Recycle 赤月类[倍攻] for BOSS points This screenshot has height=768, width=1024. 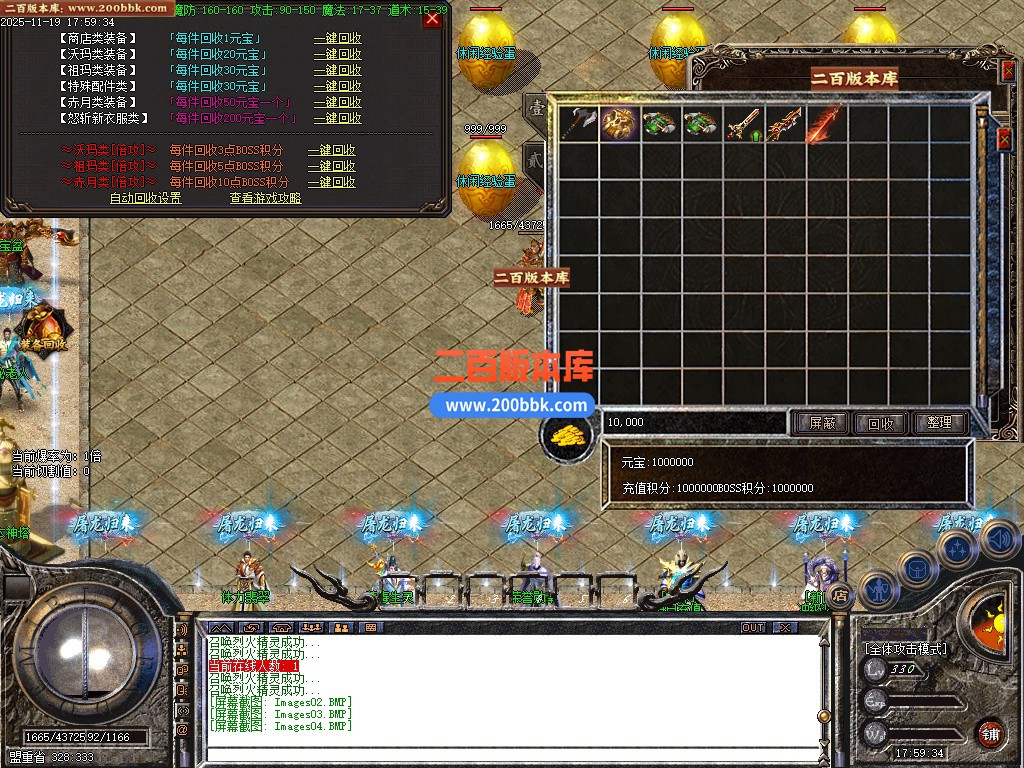[331, 182]
